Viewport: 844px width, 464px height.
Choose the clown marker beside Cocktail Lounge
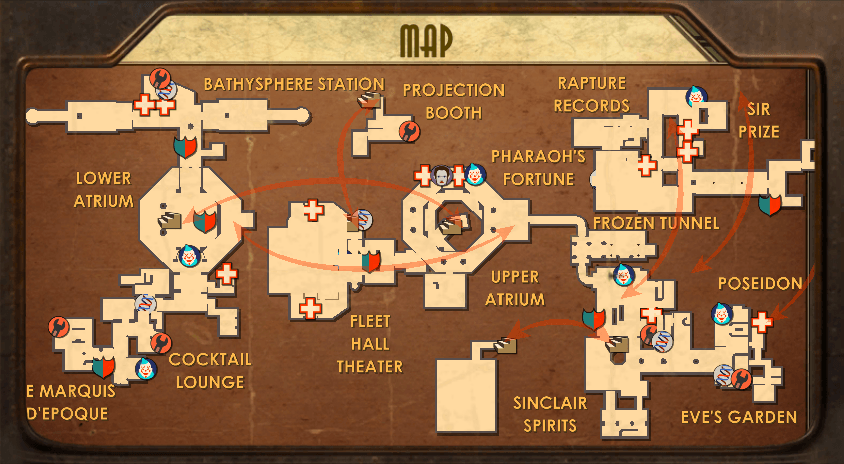(x=146, y=369)
